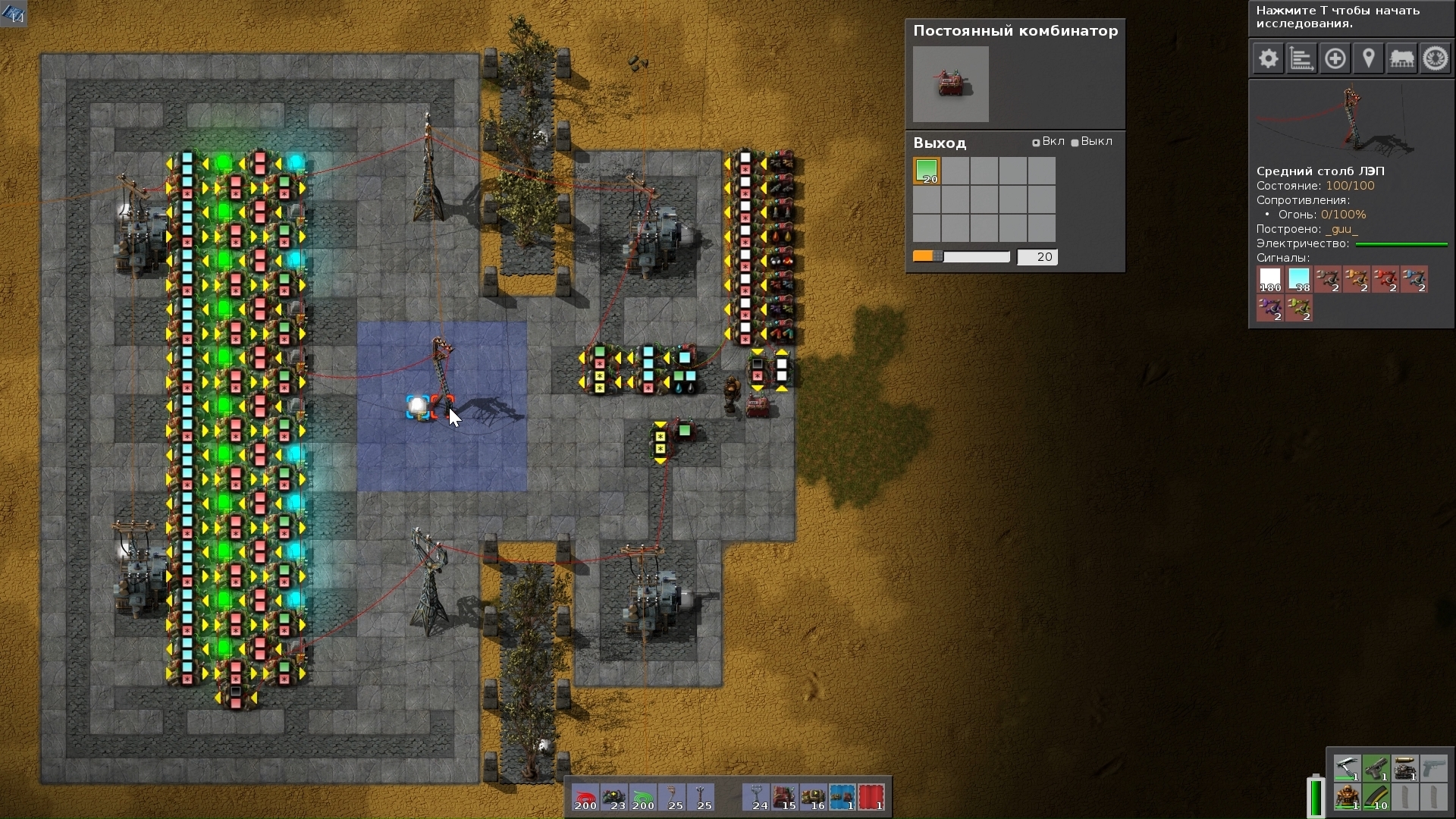Image resolution: width=1456 pixels, height=819 pixels.
Task: Click the pickaxe tool slot
Action: pyautogui.click(x=1347, y=768)
